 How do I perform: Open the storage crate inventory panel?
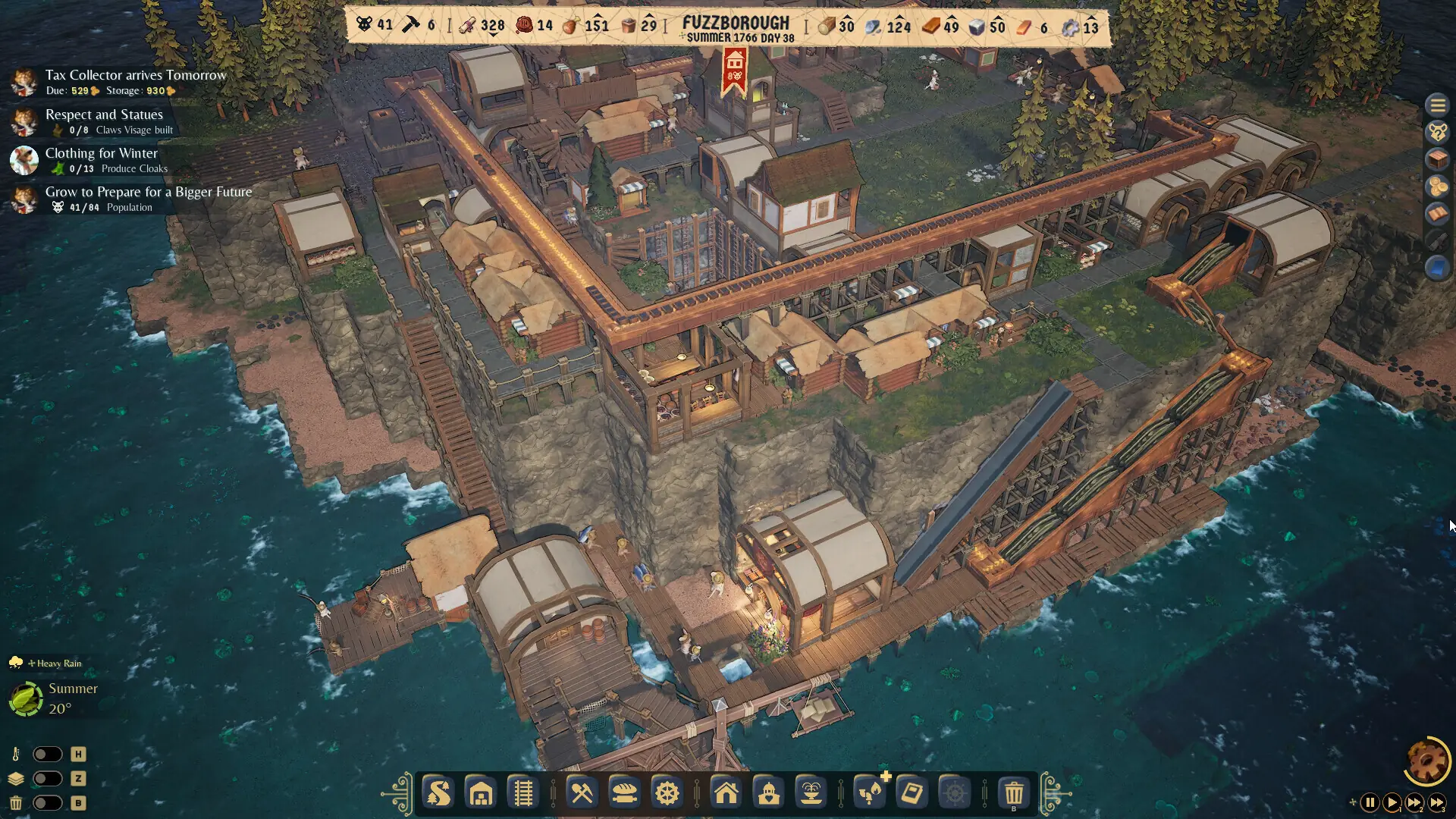pos(1436,159)
